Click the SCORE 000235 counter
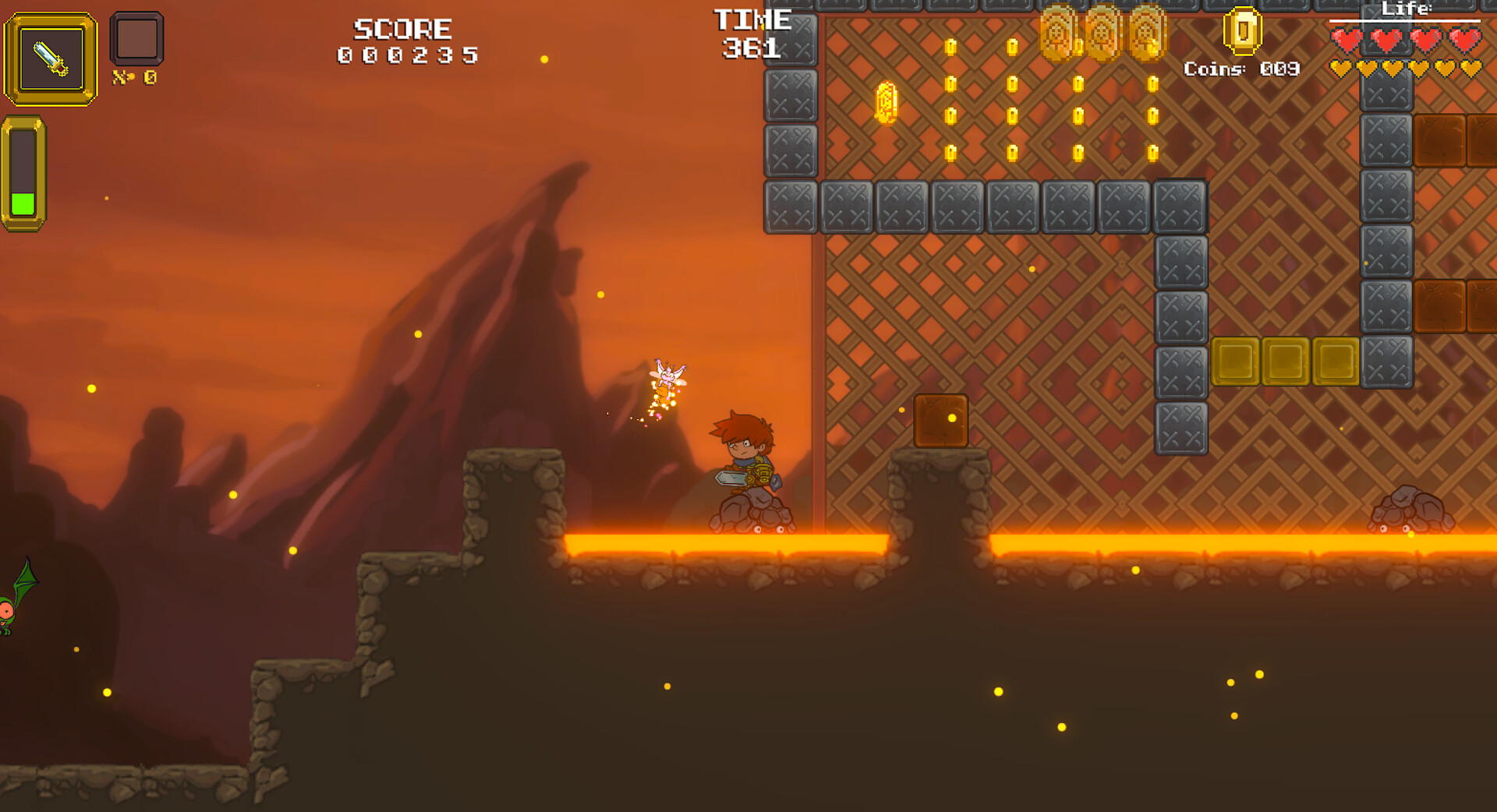The height and width of the screenshot is (812, 1497). pos(402,41)
